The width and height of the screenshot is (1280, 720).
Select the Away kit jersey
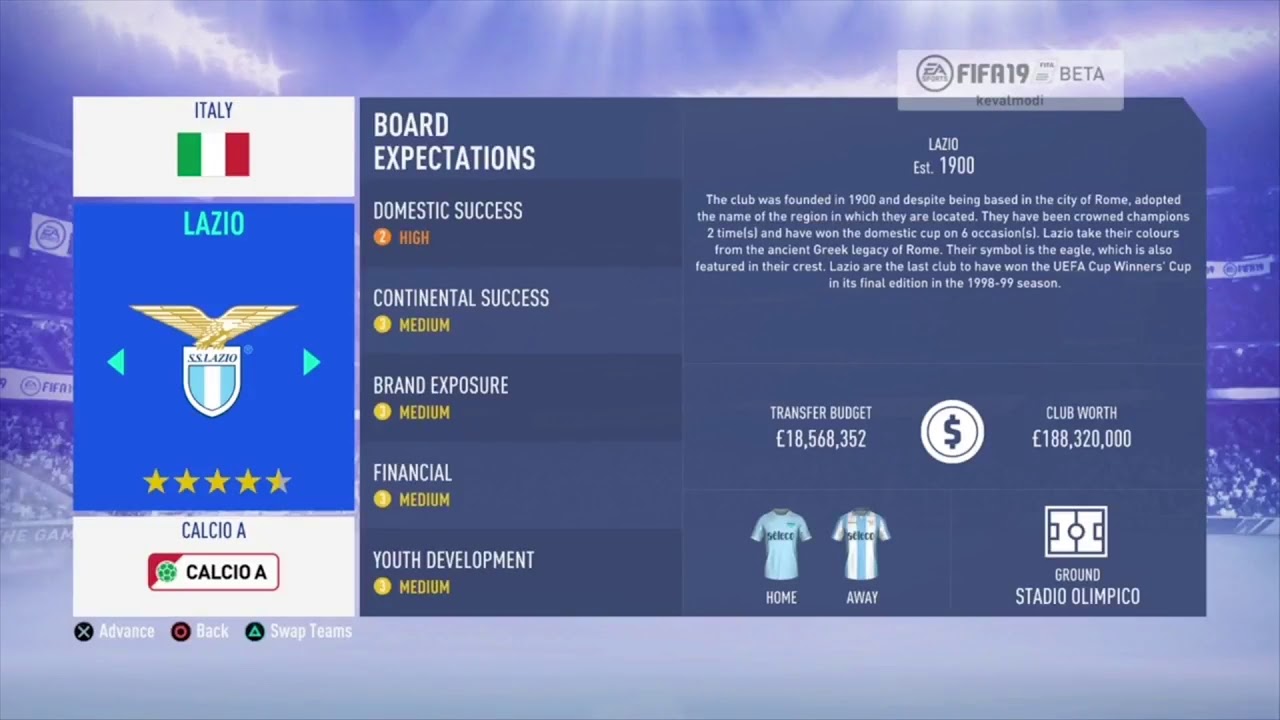(862, 545)
